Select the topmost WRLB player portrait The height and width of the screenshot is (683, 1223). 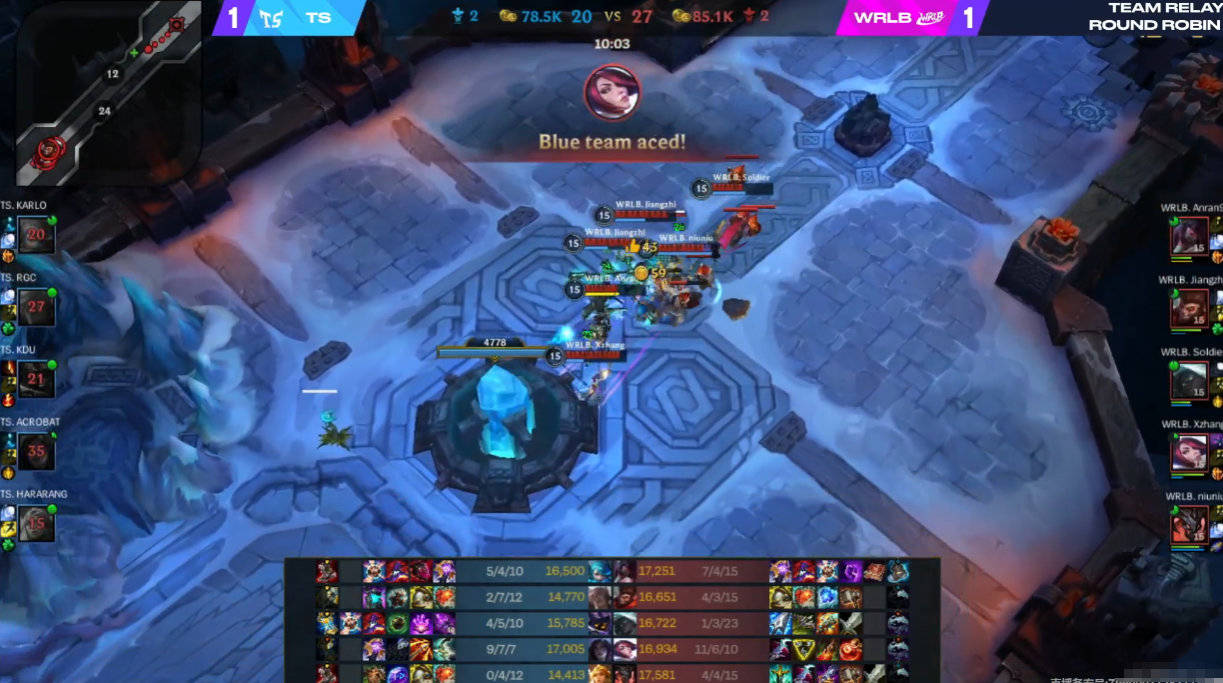[x=1190, y=237]
